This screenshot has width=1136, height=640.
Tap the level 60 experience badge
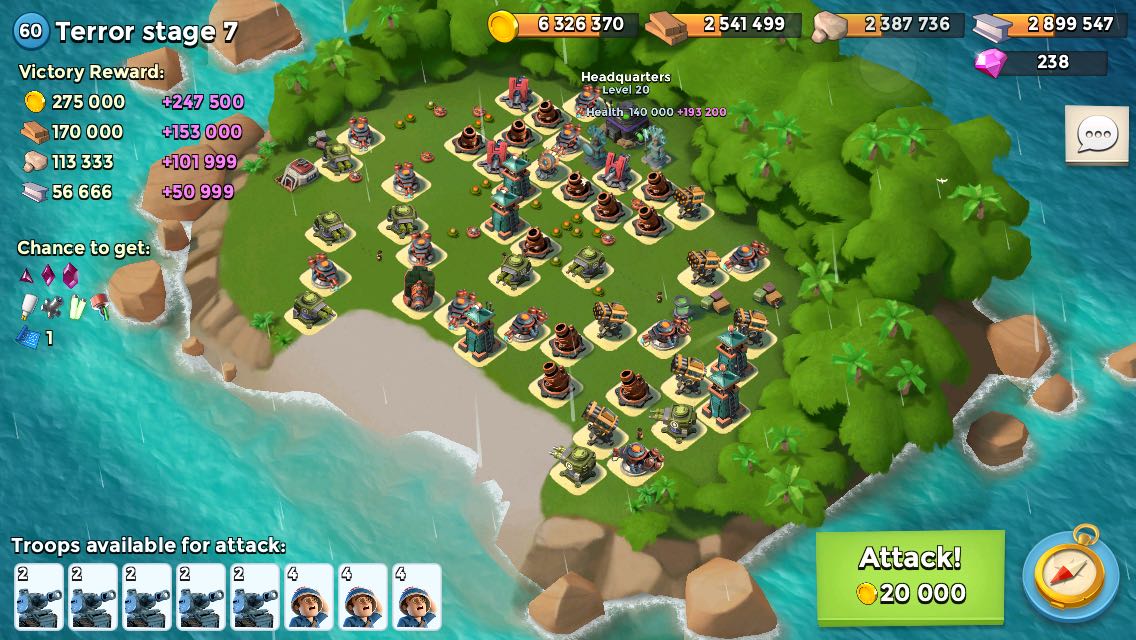(x=31, y=30)
